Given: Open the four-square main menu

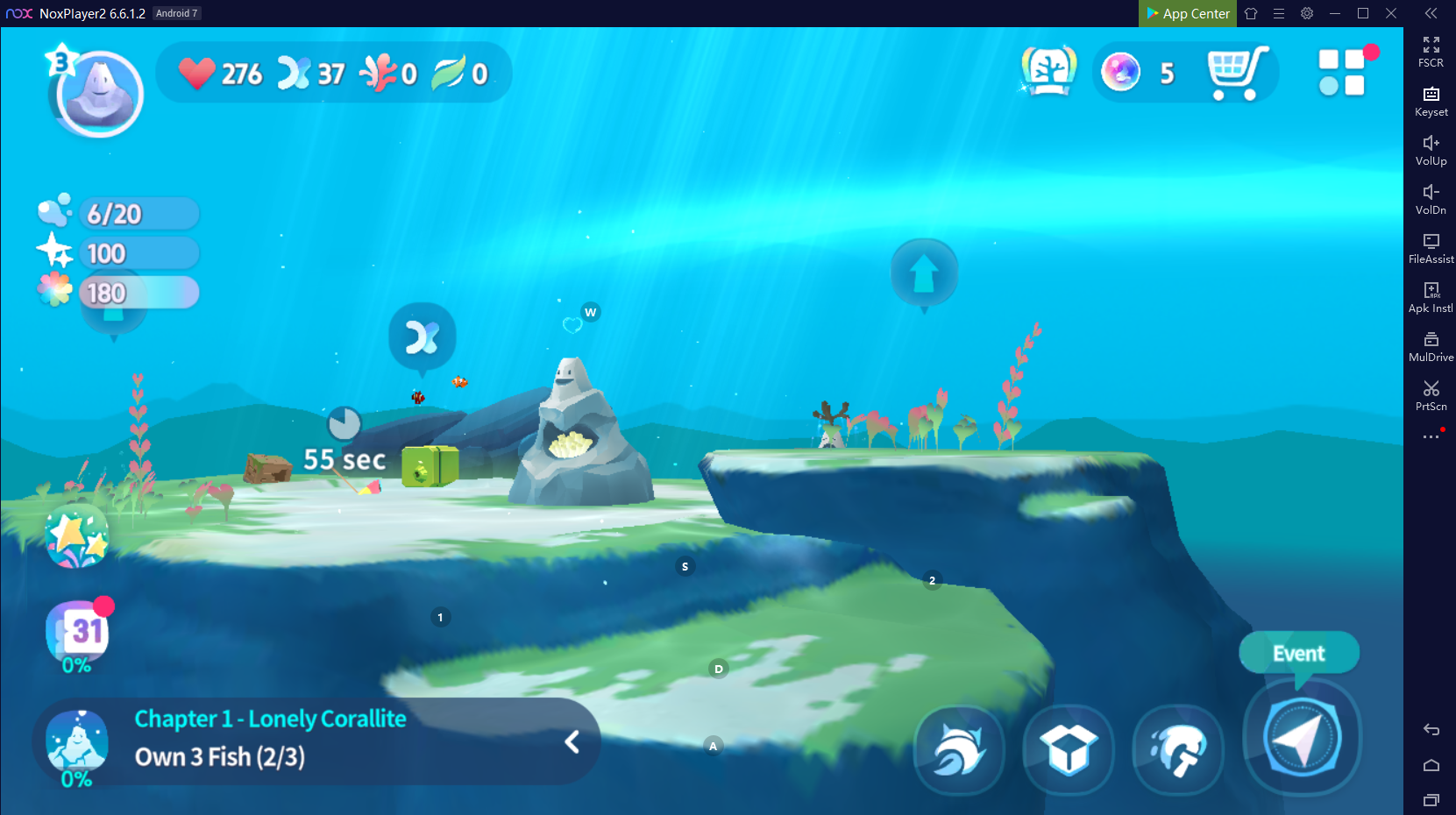Looking at the screenshot, I should (1342, 72).
